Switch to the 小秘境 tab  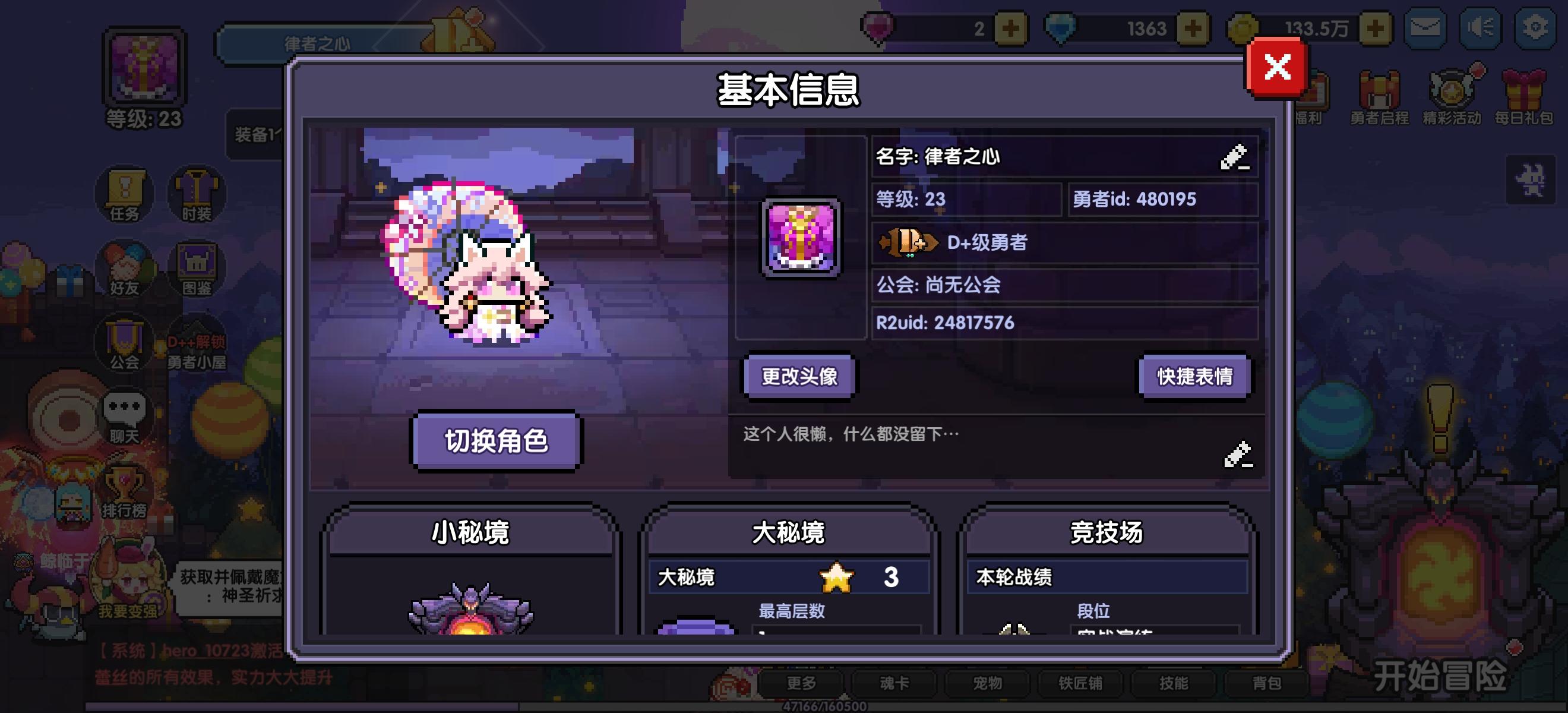click(x=472, y=531)
